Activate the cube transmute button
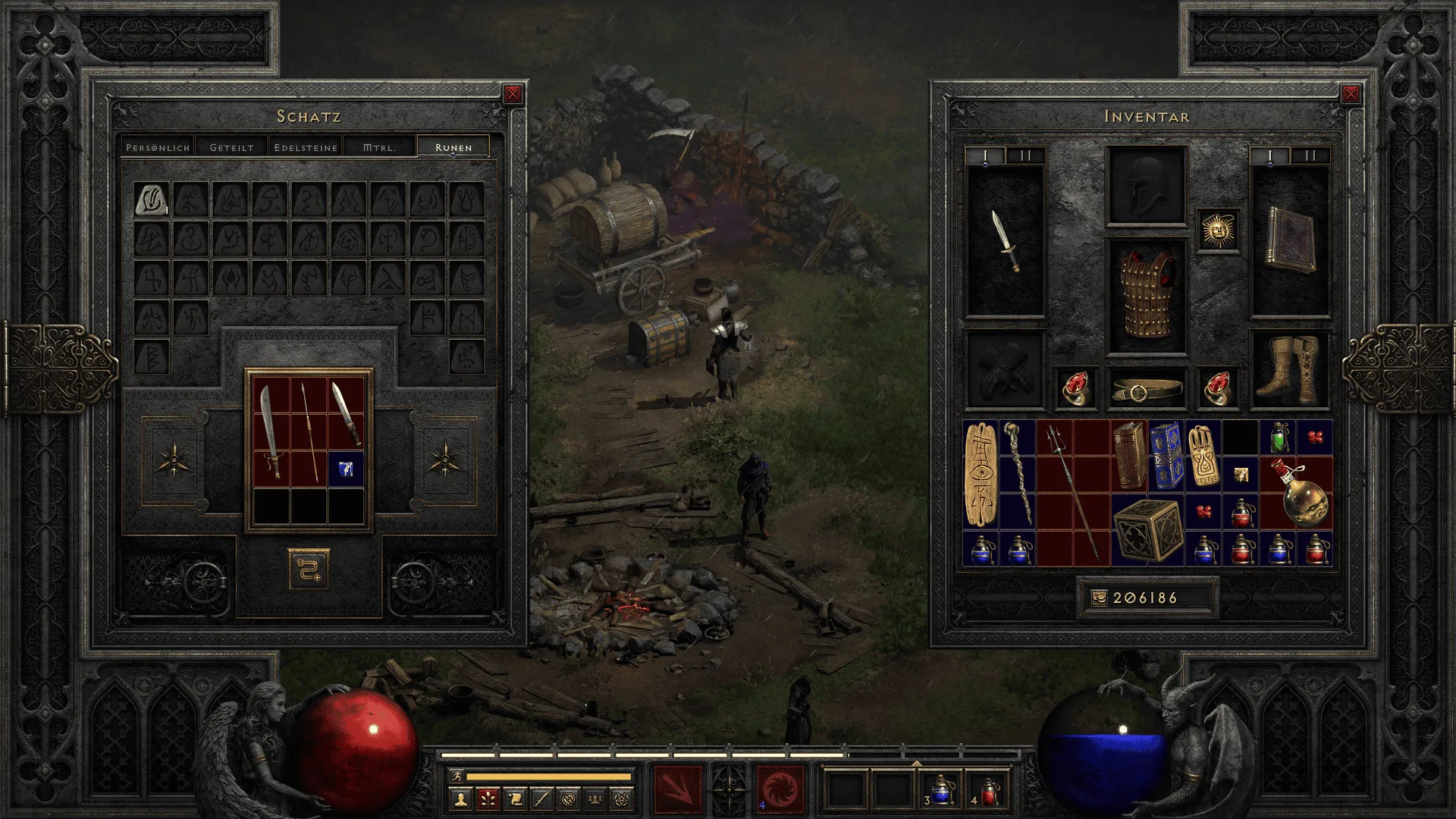This screenshot has height=819, width=1456. point(308,569)
